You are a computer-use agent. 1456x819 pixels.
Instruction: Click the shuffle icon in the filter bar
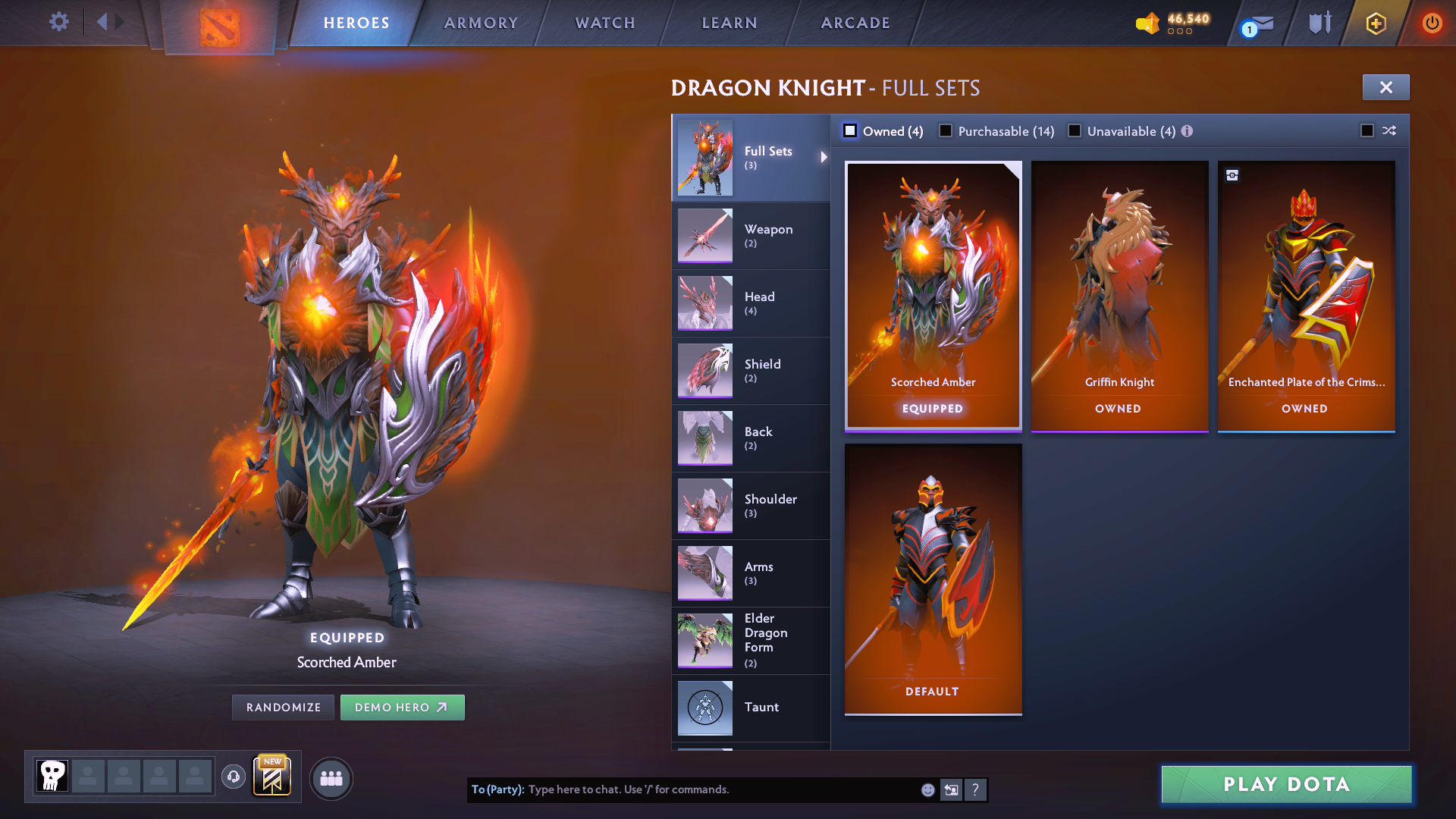click(1389, 130)
